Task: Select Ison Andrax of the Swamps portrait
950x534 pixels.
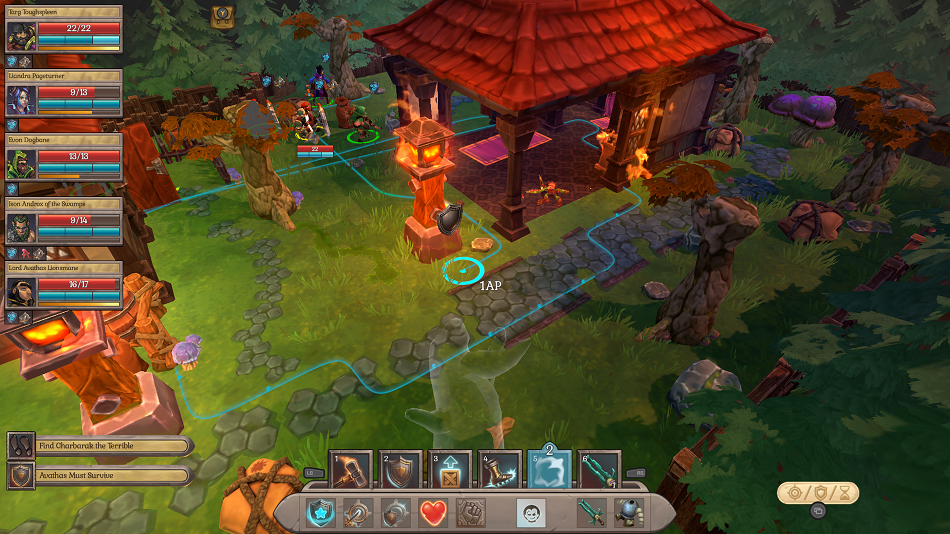Action: point(21,227)
